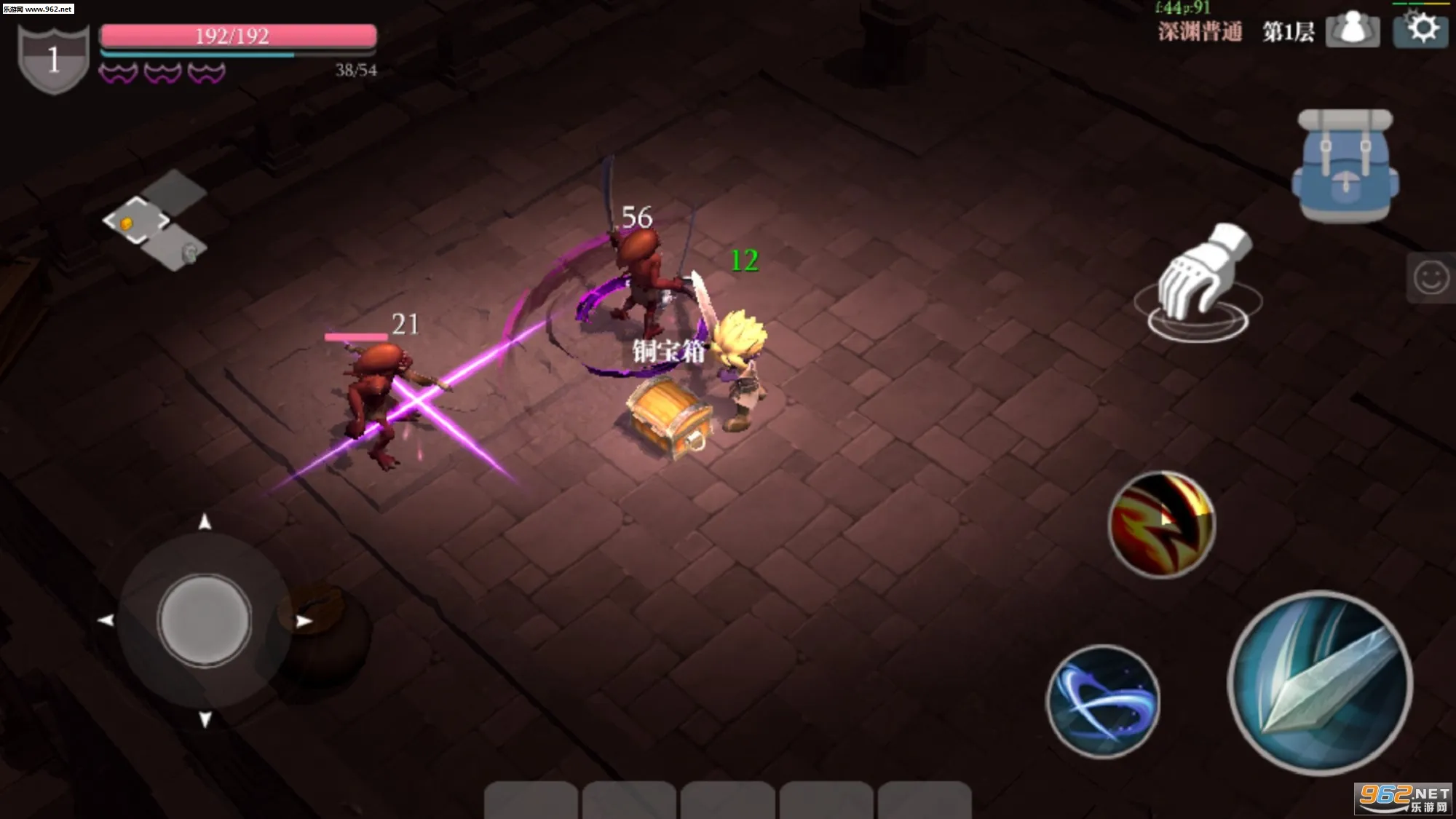
Task: Open the smiley face emote tab
Action: pos(1431,277)
